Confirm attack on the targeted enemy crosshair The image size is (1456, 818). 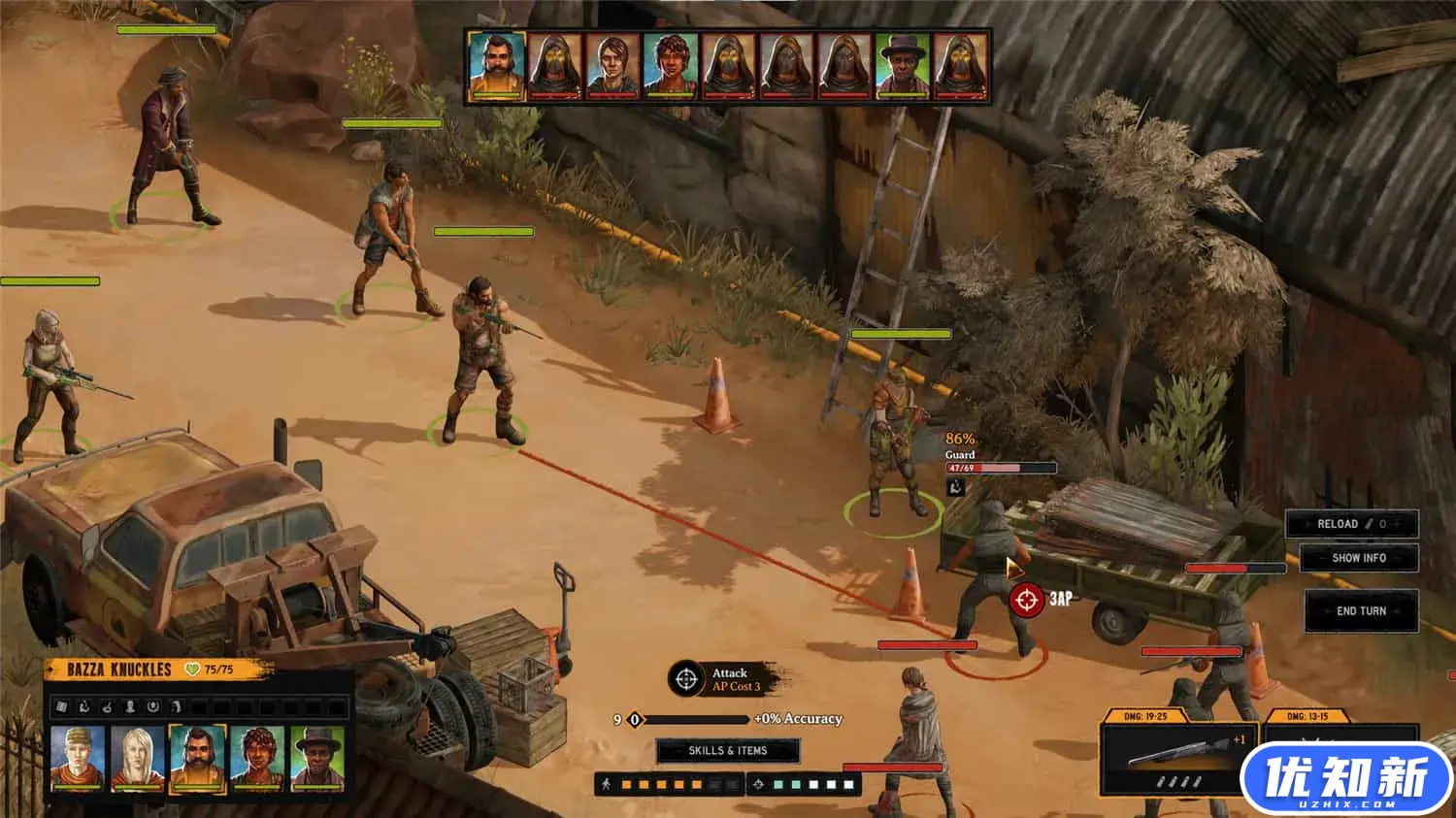click(1026, 600)
